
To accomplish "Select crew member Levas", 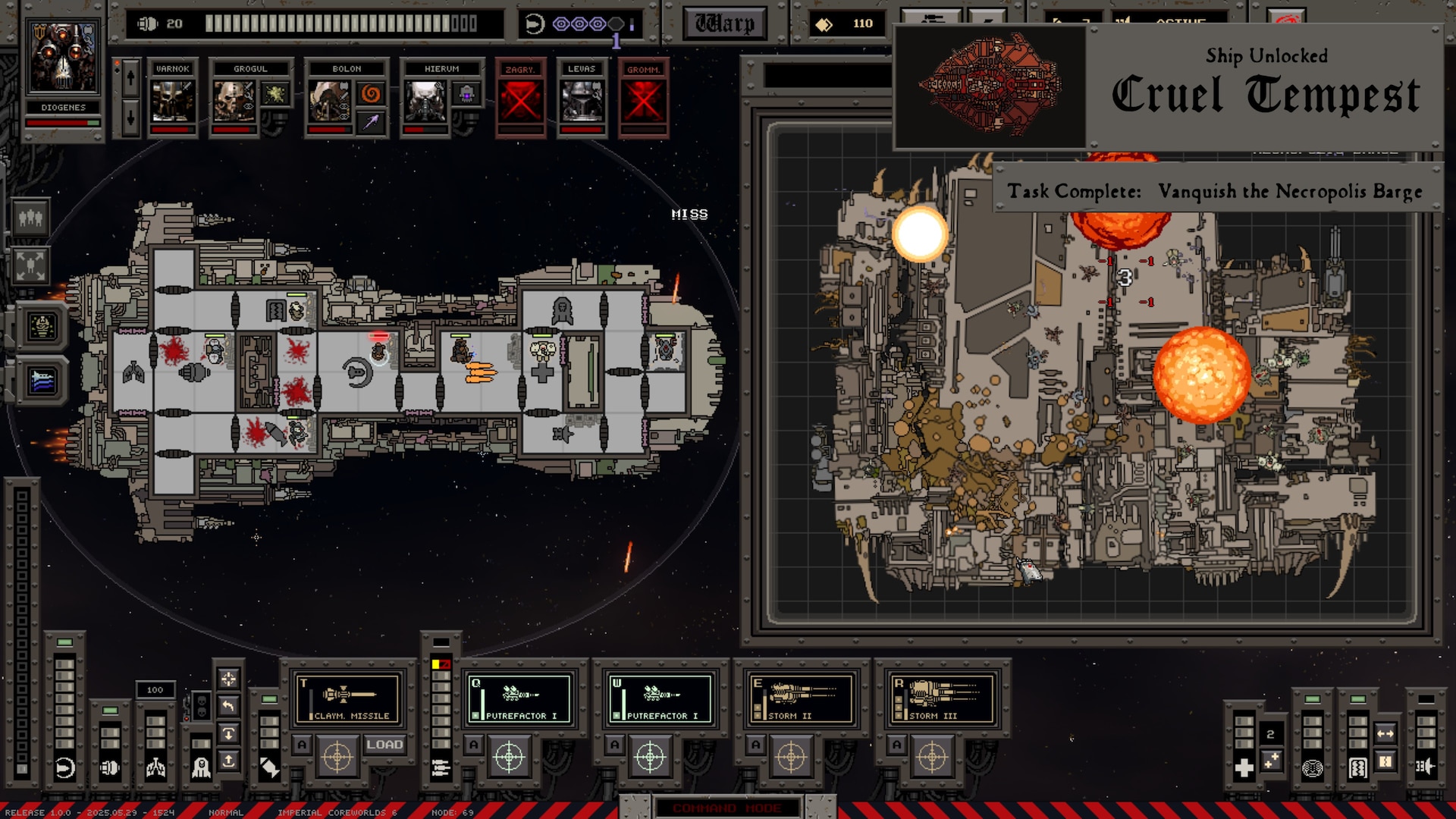I will [x=582, y=102].
